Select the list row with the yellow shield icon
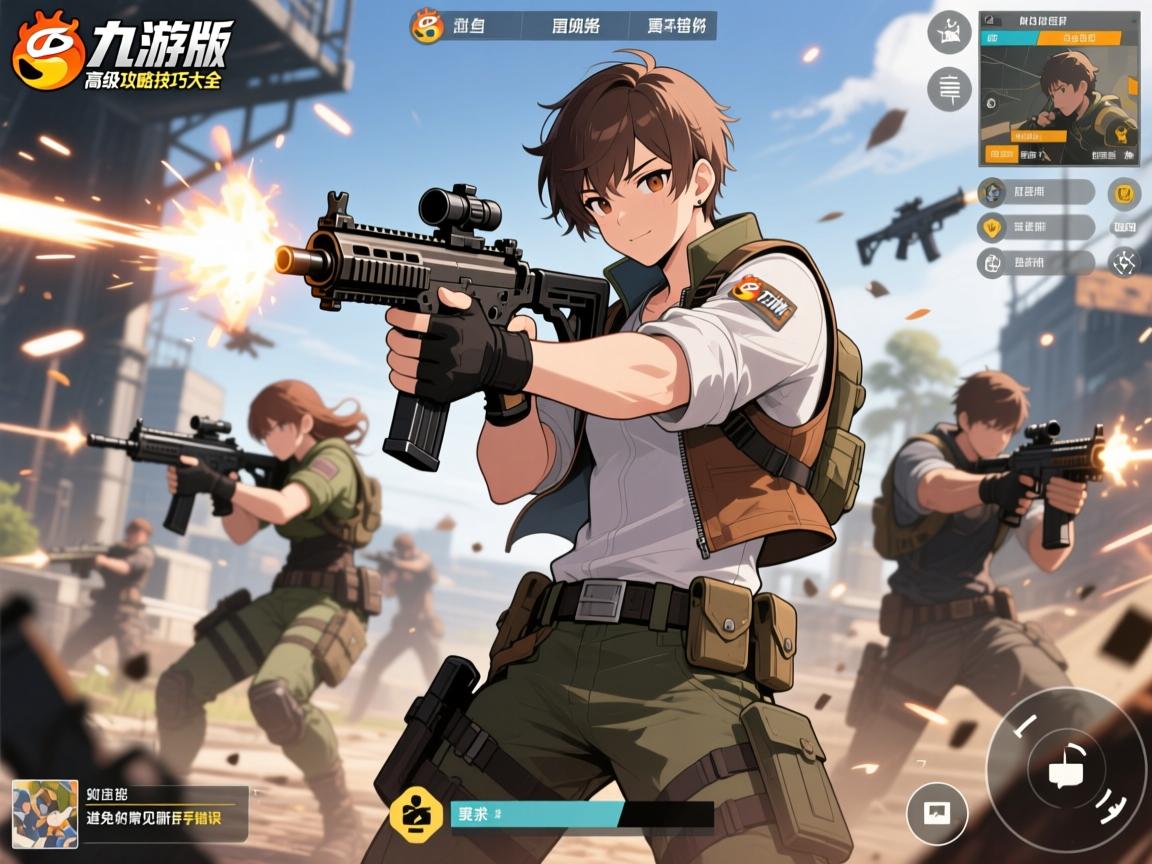Viewport: 1152px width, 864px height. coord(1035,228)
